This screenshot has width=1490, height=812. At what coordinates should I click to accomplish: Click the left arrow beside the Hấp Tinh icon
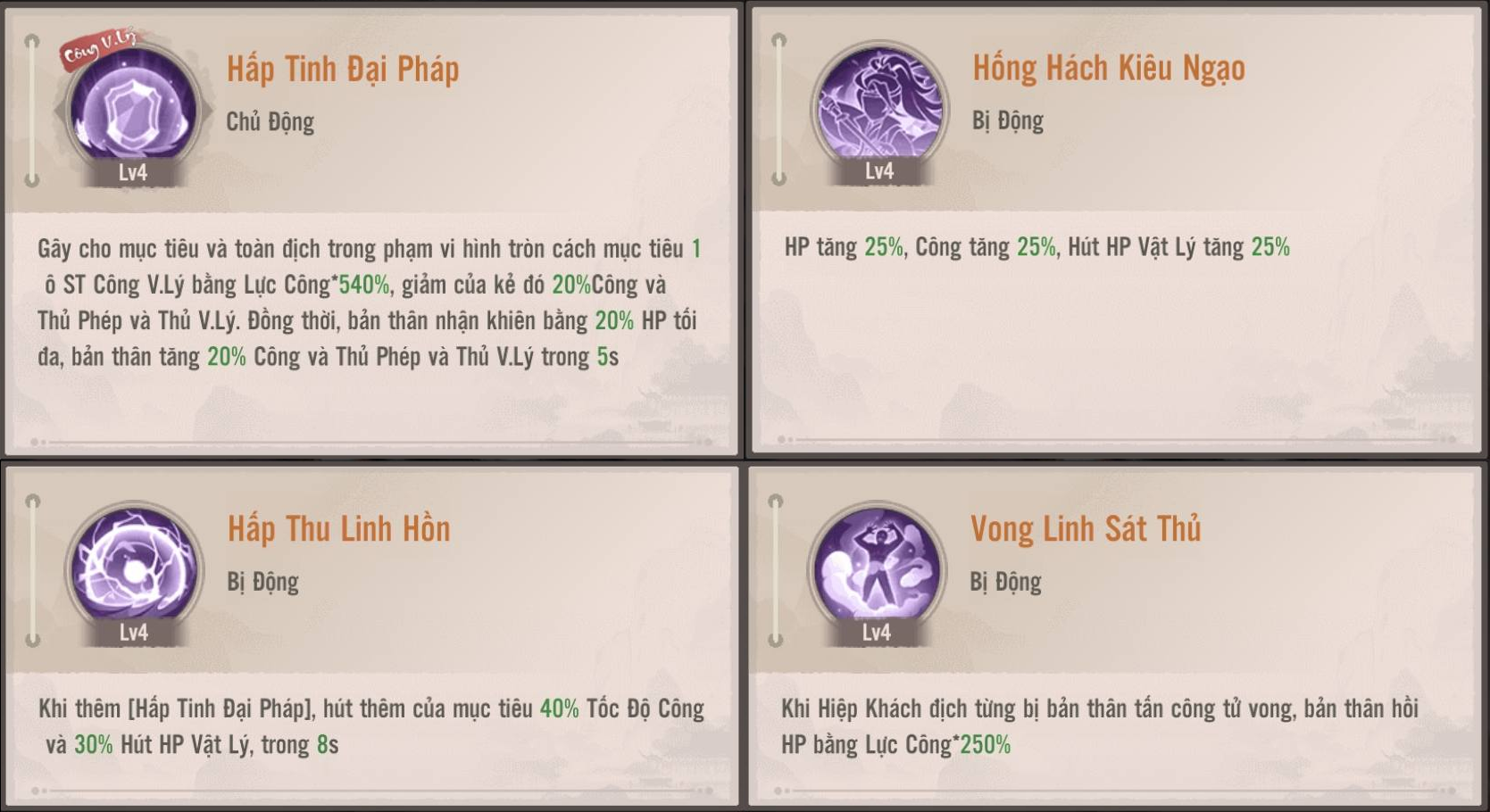[58, 109]
